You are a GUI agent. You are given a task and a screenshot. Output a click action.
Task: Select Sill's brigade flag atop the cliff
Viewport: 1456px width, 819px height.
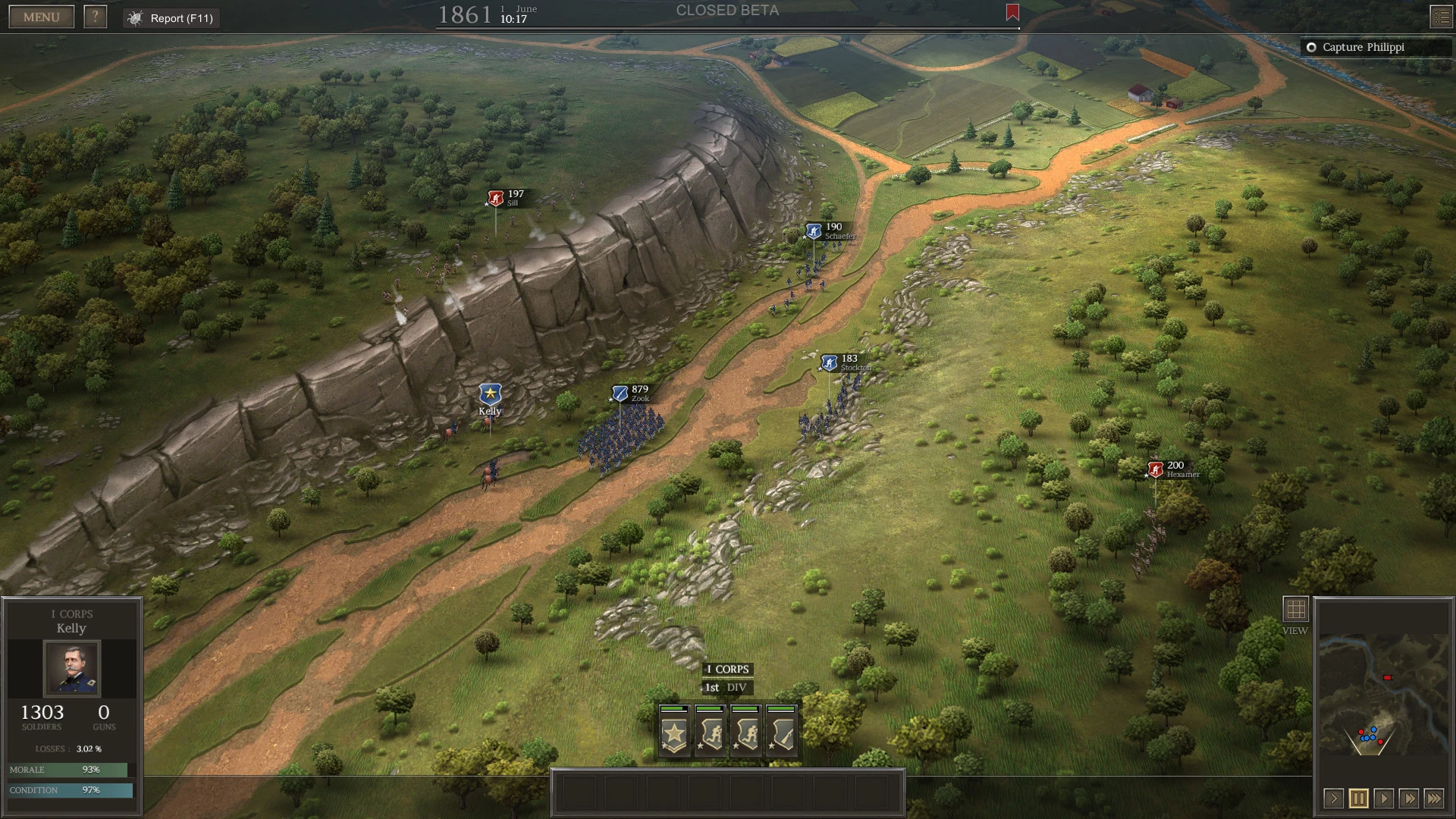496,197
